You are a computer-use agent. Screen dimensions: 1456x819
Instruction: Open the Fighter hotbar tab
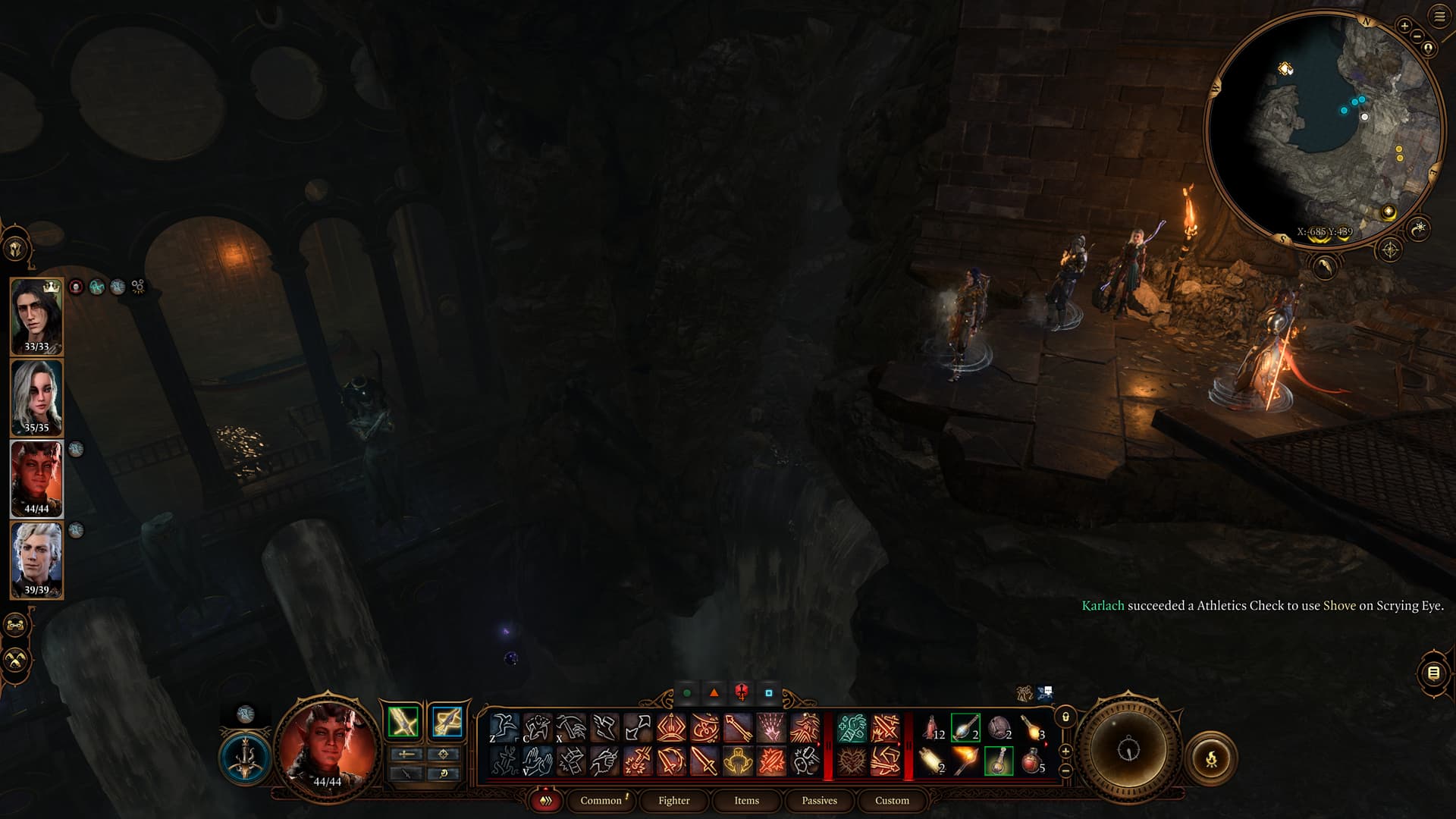pyautogui.click(x=673, y=800)
